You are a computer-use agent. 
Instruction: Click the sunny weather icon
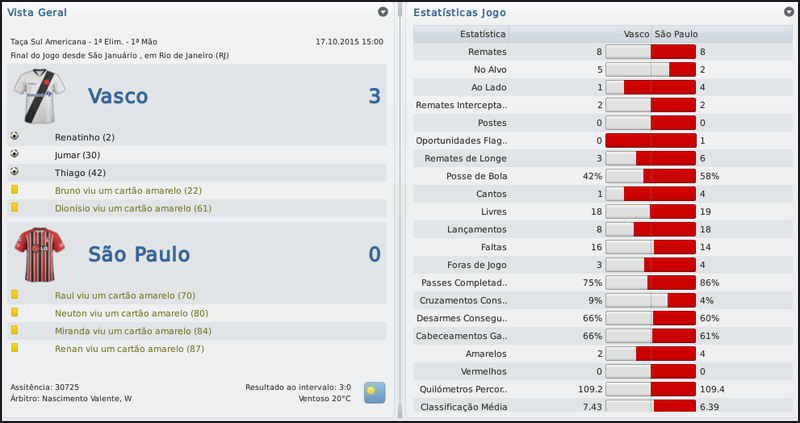click(x=374, y=391)
